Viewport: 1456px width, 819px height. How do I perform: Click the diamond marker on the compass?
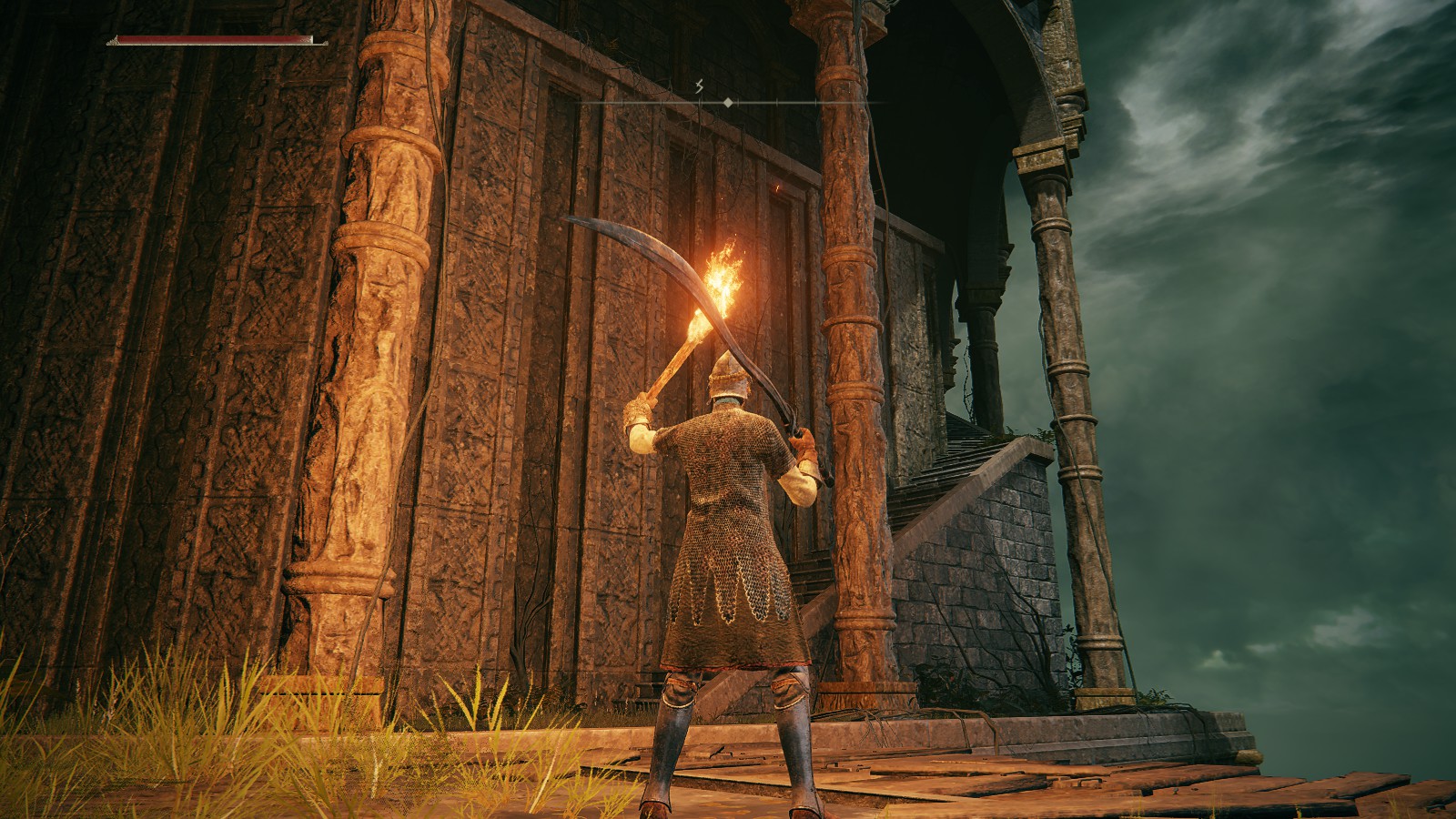click(x=728, y=104)
